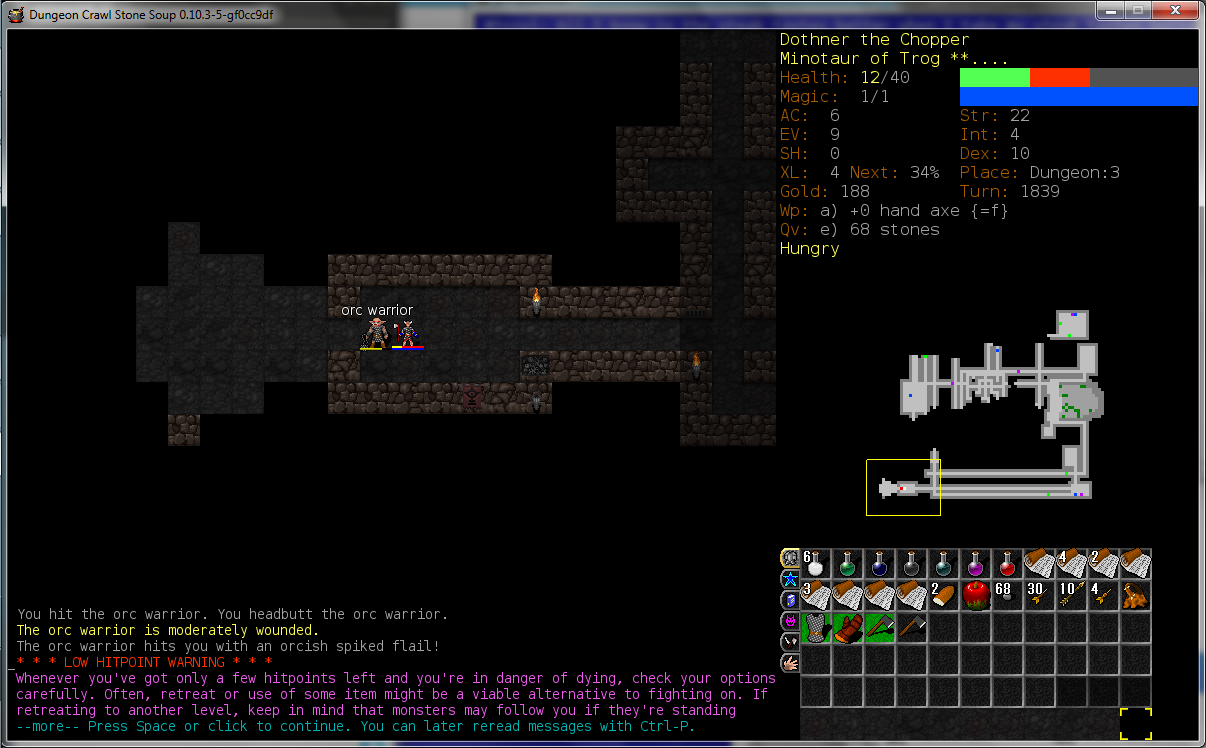This screenshot has height=748, width=1206.
Task: Switch to the spellbook memorisation tab
Action: (789, 600)
